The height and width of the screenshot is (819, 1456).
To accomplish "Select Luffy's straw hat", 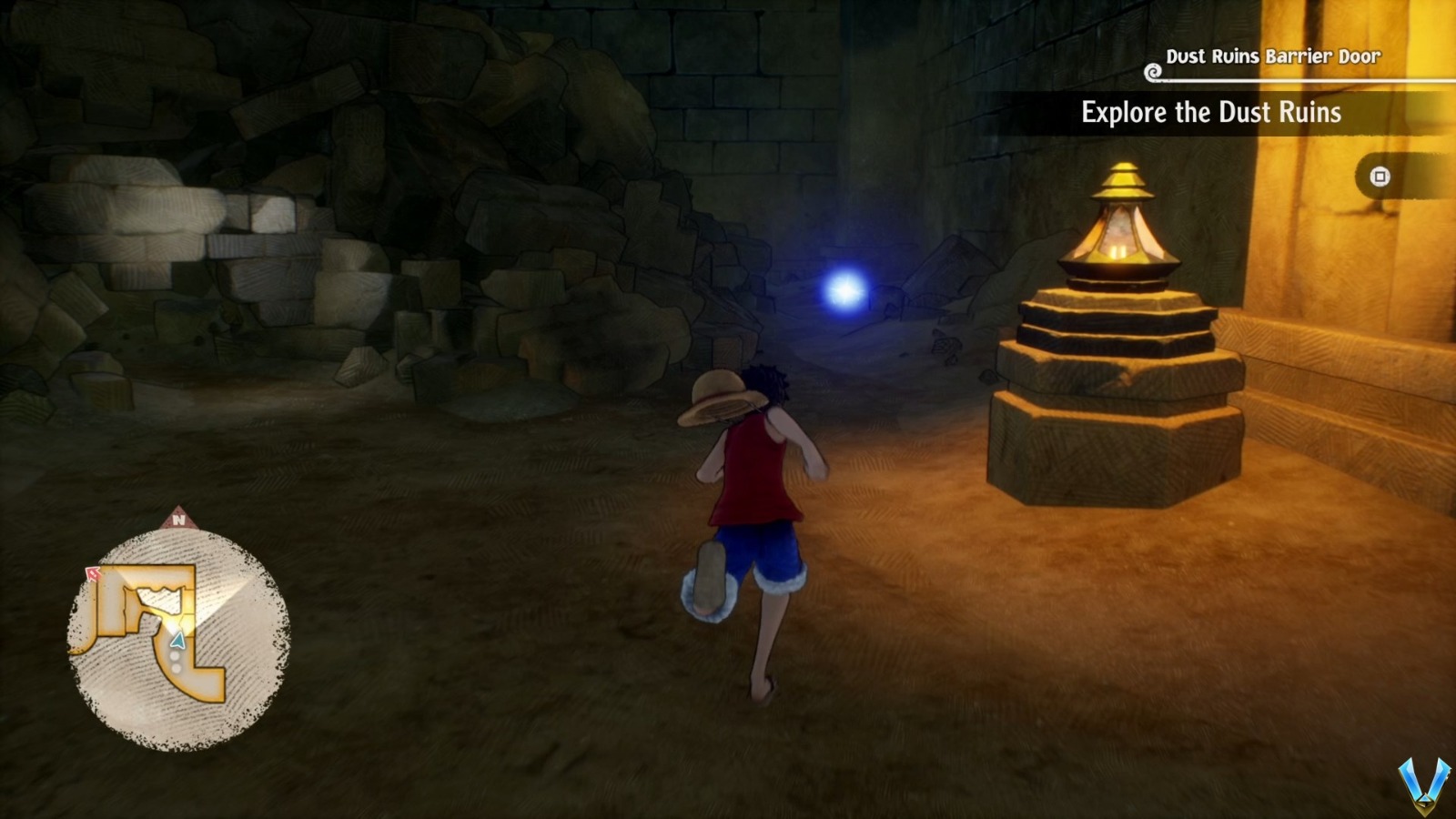I will pos(721,399).
